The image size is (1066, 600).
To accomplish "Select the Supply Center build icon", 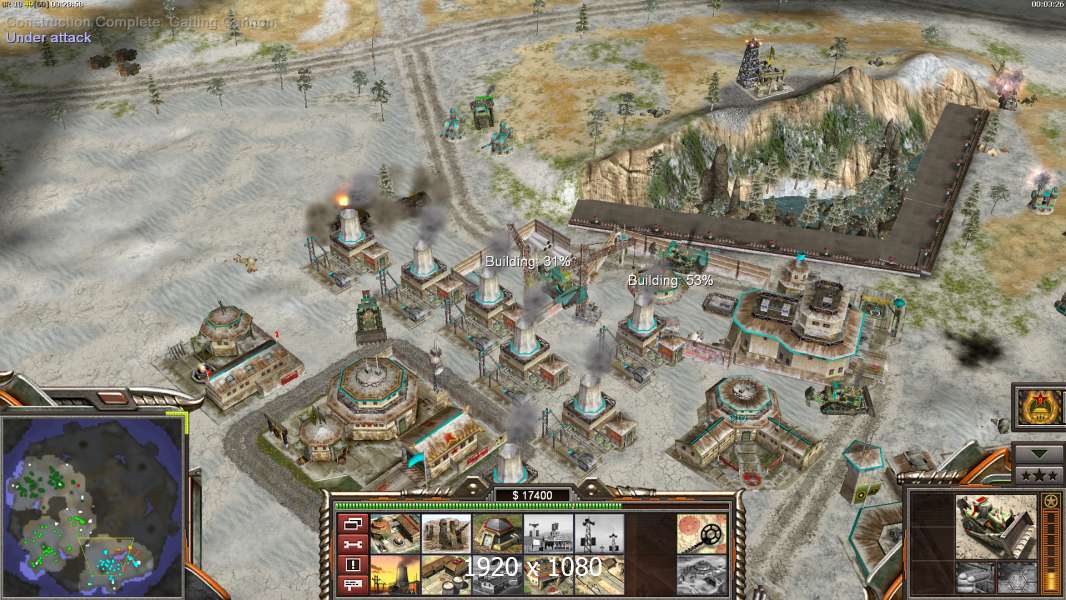I will click(x=446, y=574).
